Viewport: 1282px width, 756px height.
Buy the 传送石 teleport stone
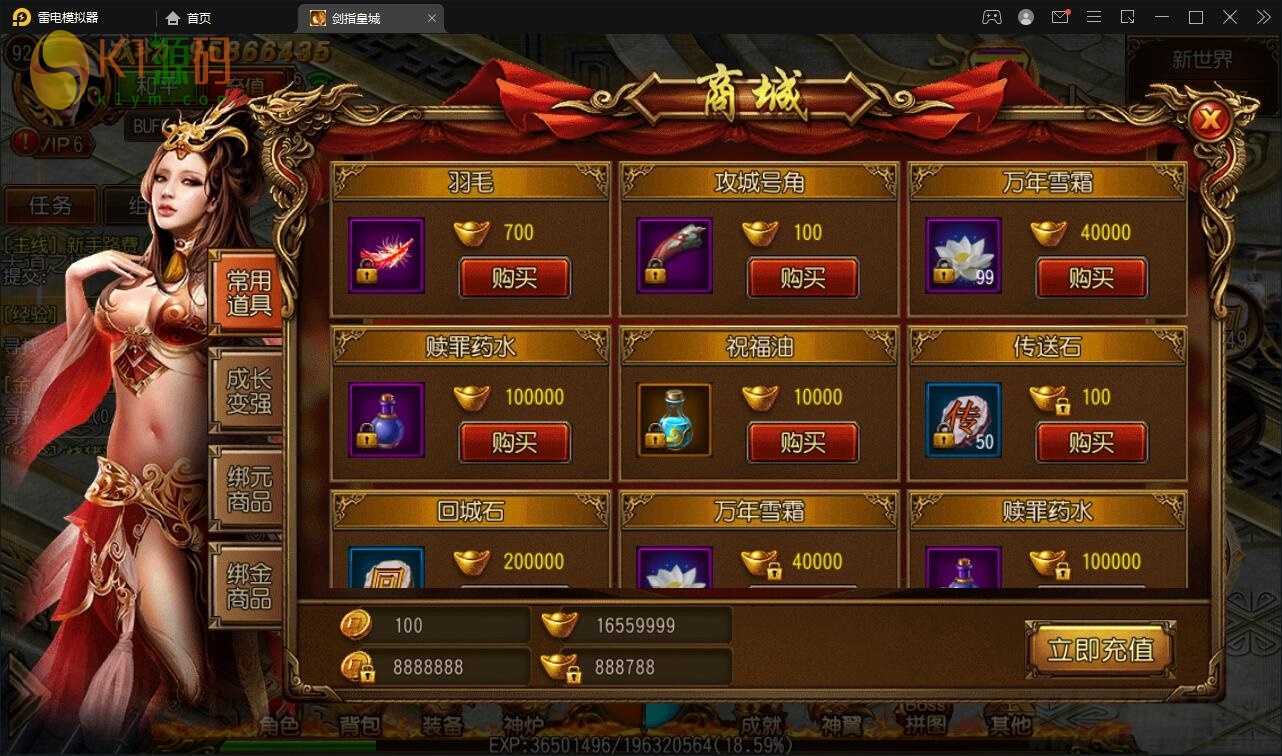coord(1091,442)
